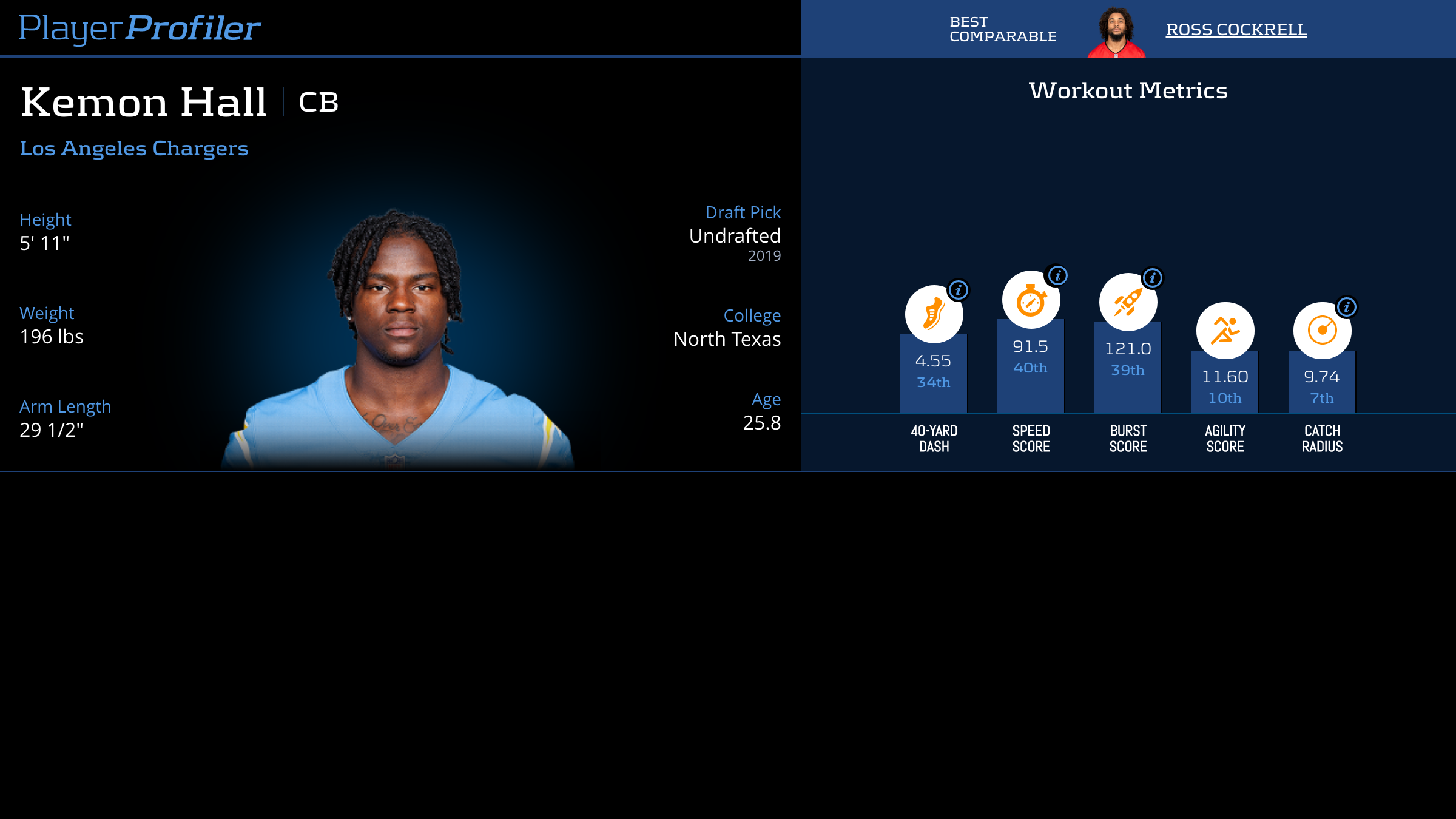Open the PlayerProfiler home logo
1456x819 pixels.
pos(140,28)
